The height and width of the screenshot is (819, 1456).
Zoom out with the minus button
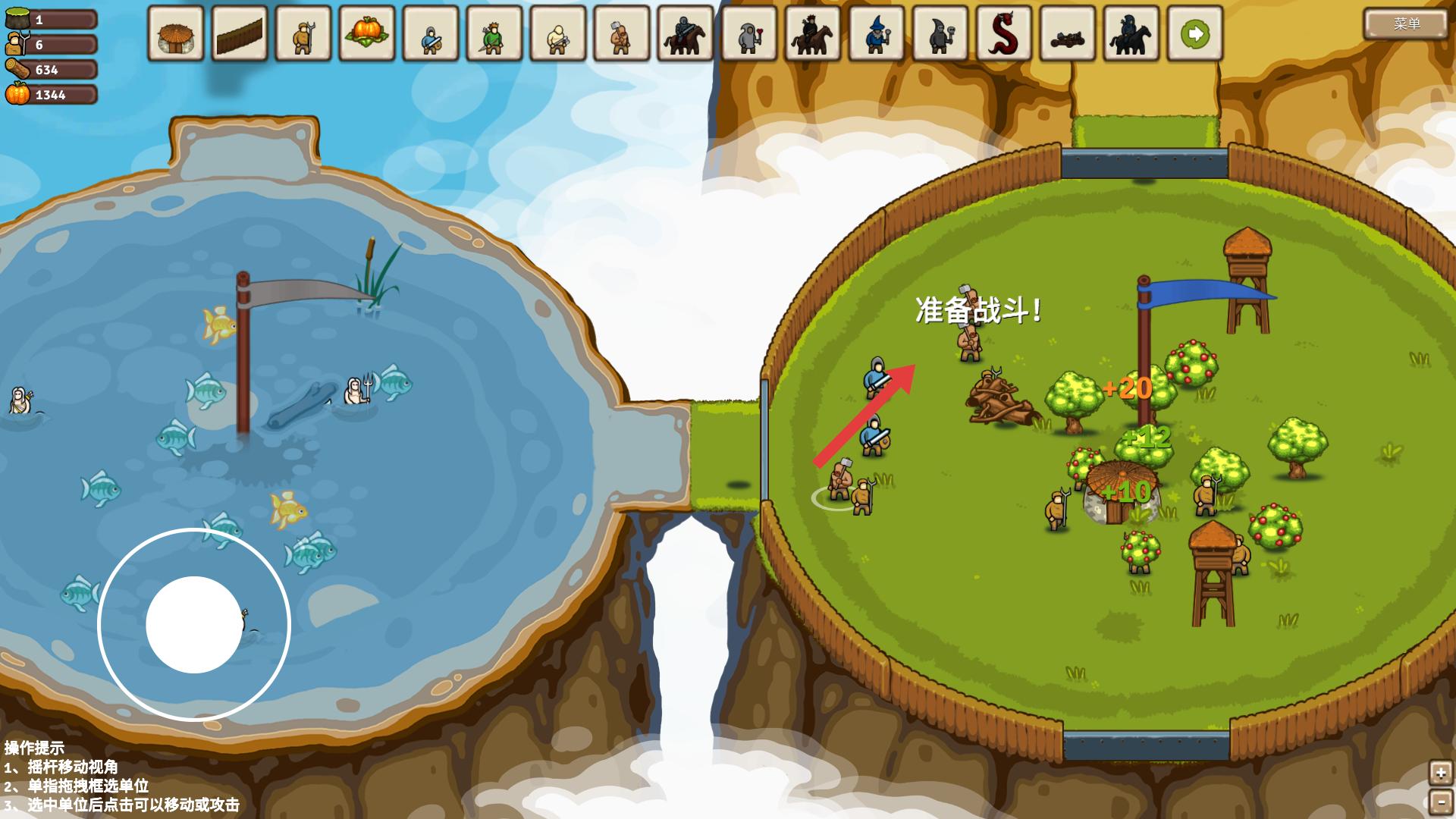tap(1440, 801)
